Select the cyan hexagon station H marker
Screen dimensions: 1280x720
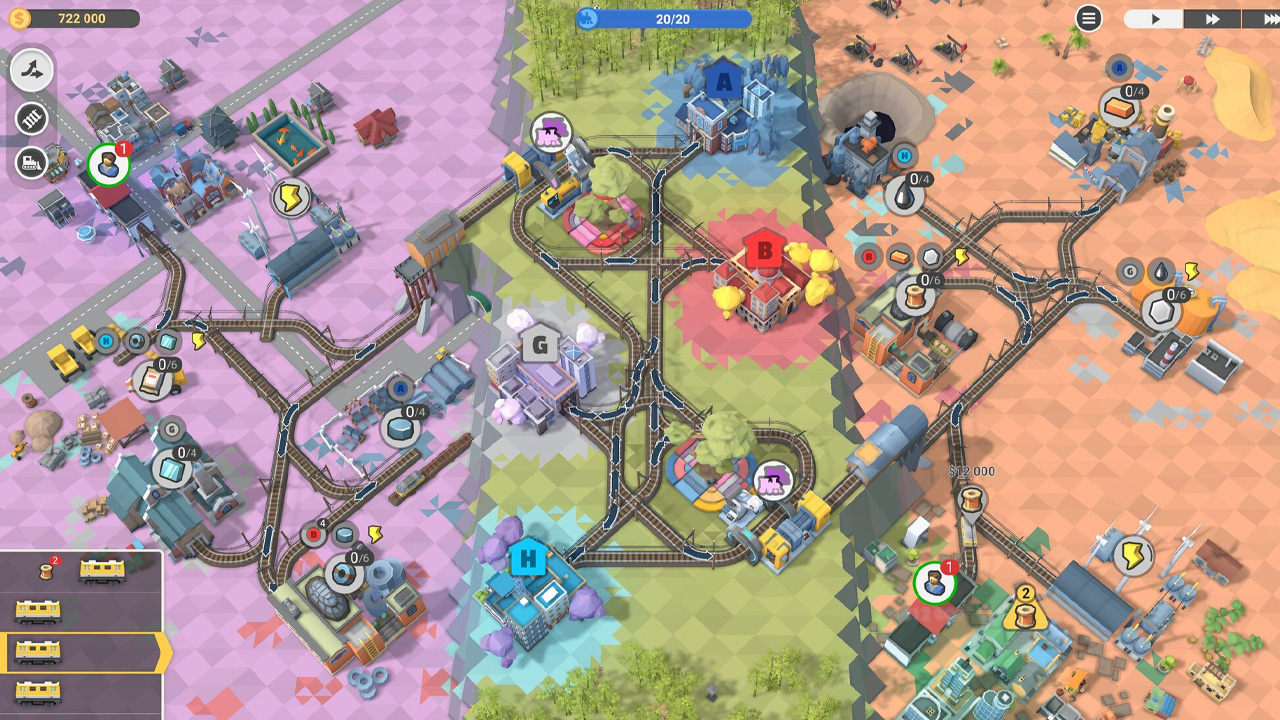point(526,558)
